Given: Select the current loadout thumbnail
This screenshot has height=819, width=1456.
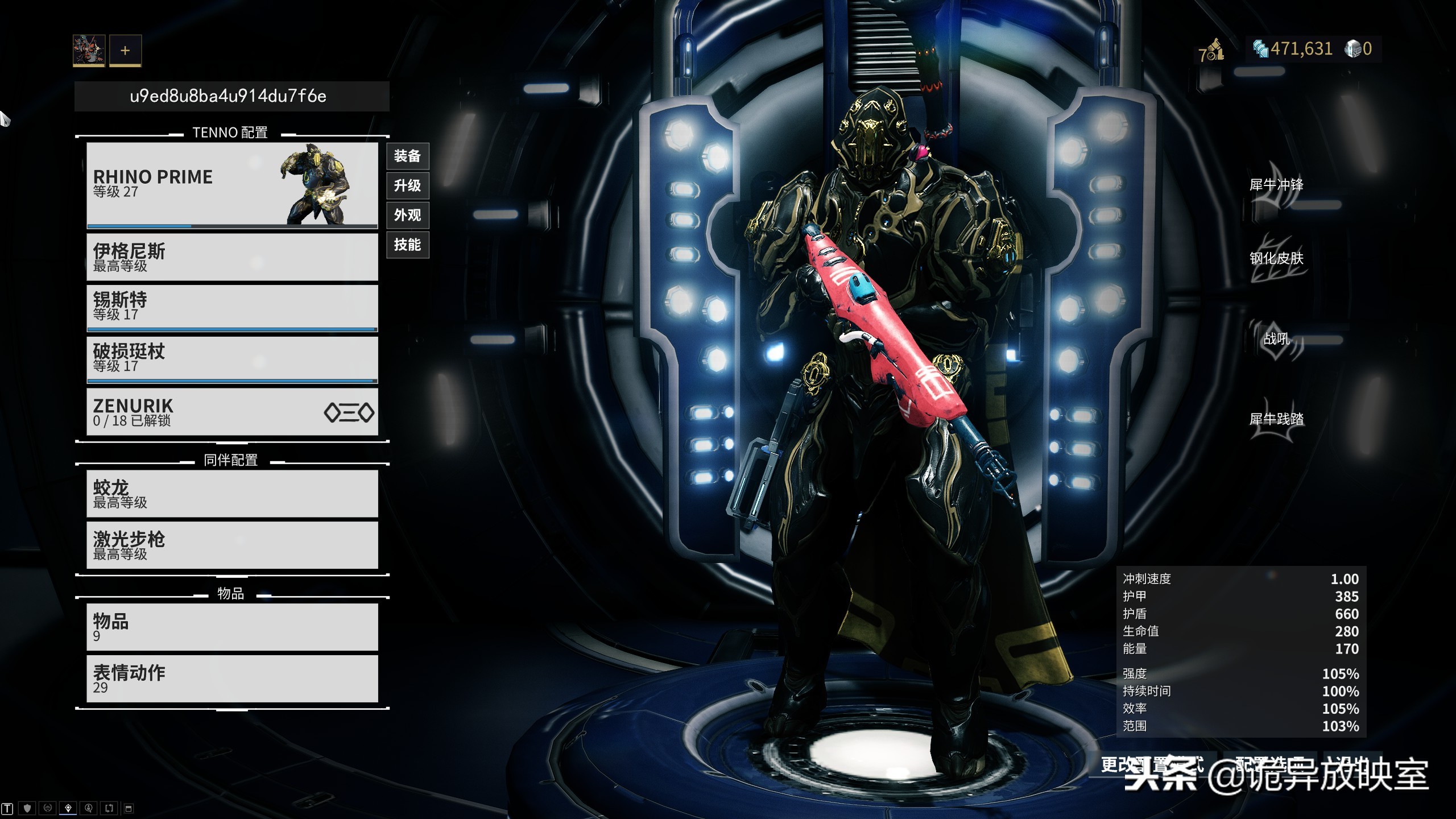Looking at the screenshot, I should point(89,50).
